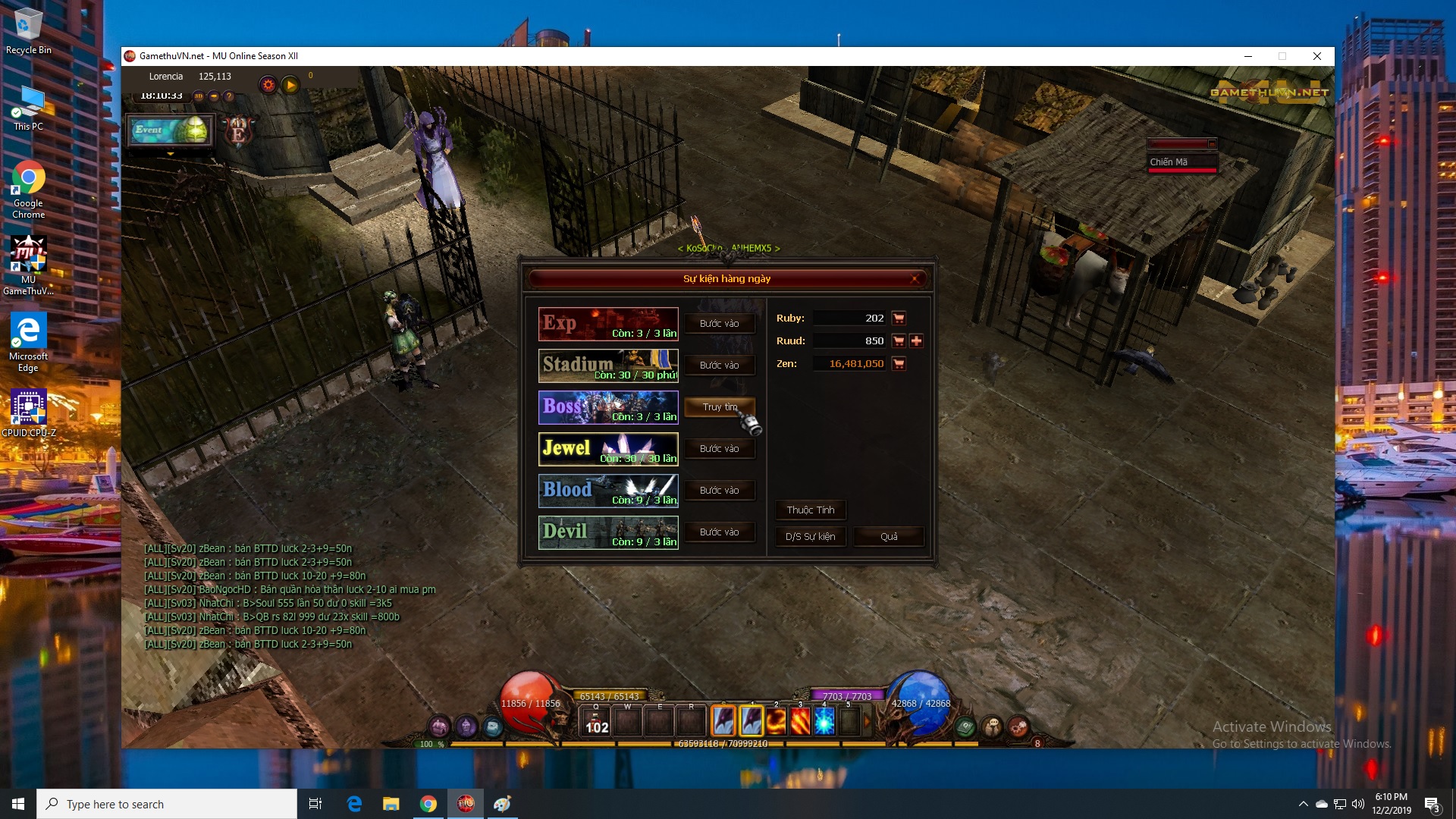Close the MU Online game window
This screenshot has height=819, width=1456.
coord(1317,56)
